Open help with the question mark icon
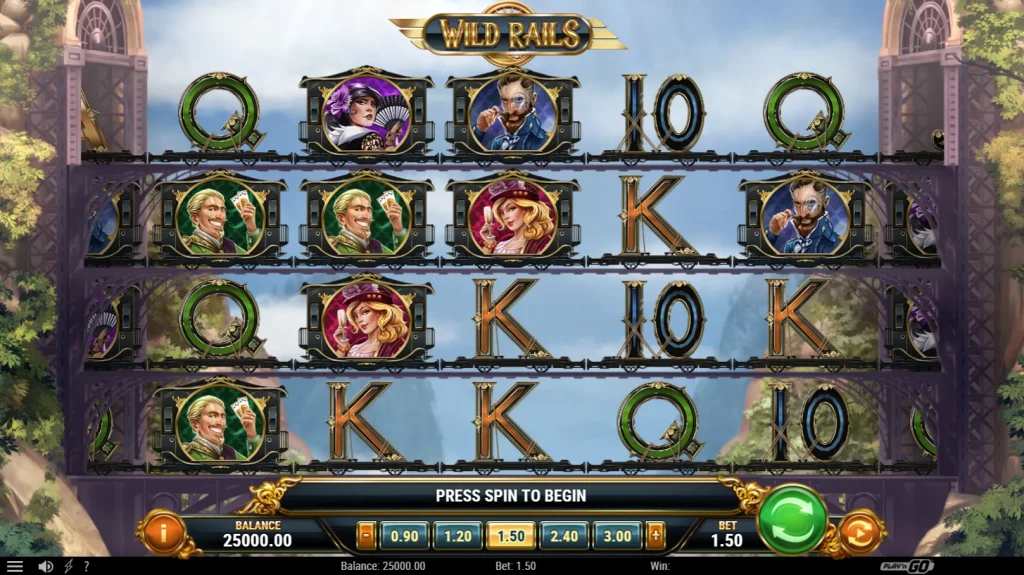This screenshot has height=575, width=1024. pos(86,566)
